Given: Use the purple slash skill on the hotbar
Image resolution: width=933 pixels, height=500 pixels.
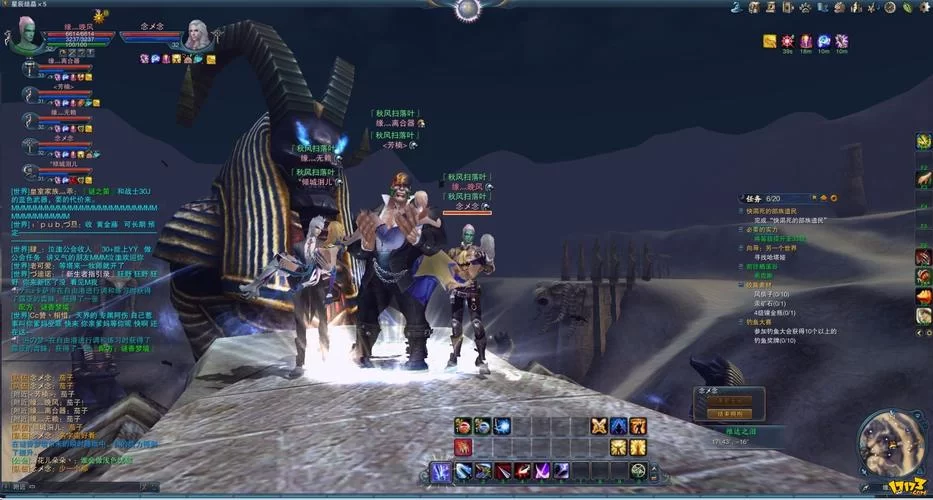Looking at the screenshot, I should tap(541, 470).
